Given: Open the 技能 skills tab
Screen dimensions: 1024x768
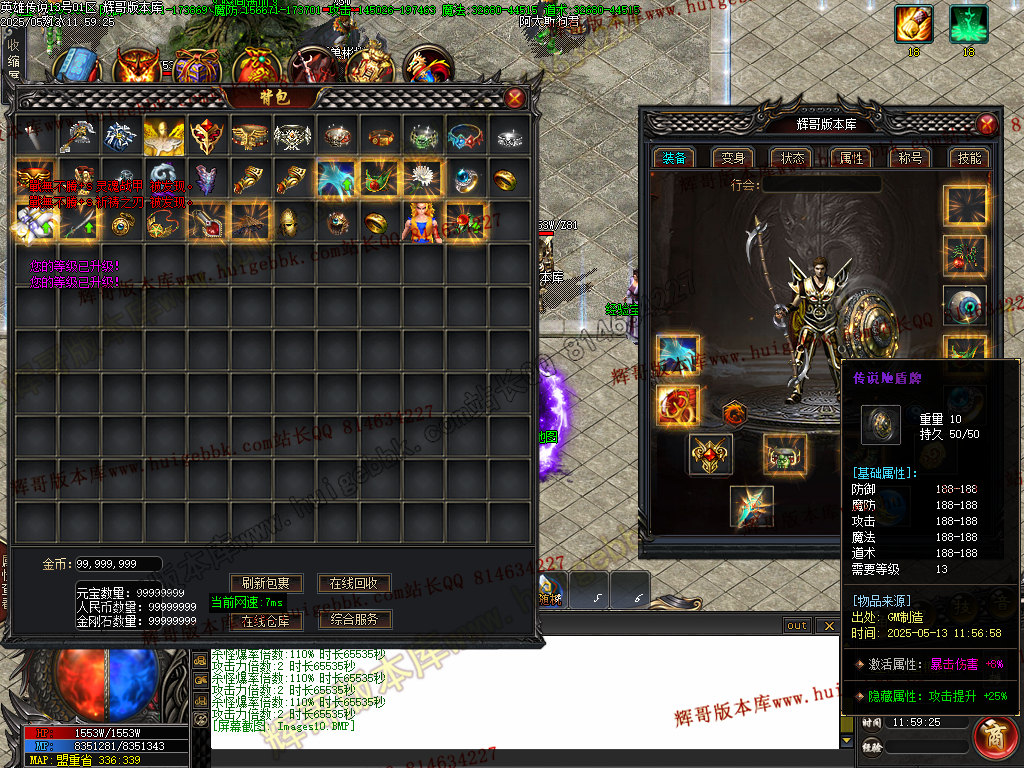Looking at the screenshot, I should [x=969, y=158].
